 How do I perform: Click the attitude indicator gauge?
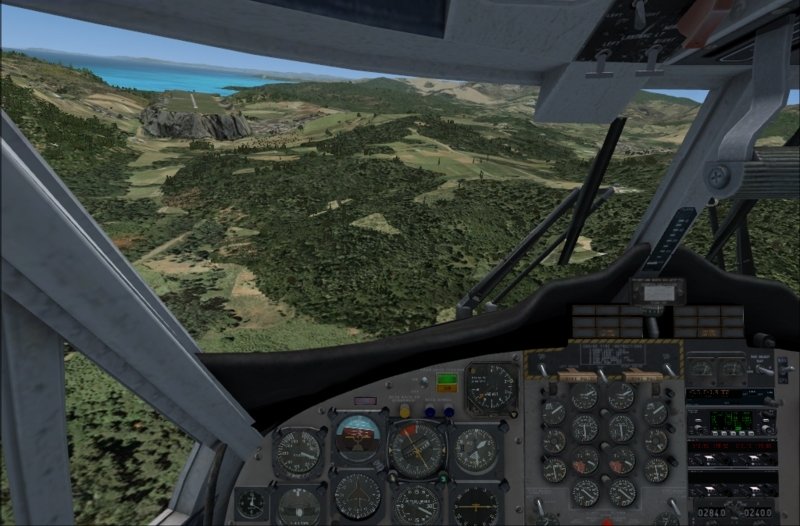coord(358,435)
